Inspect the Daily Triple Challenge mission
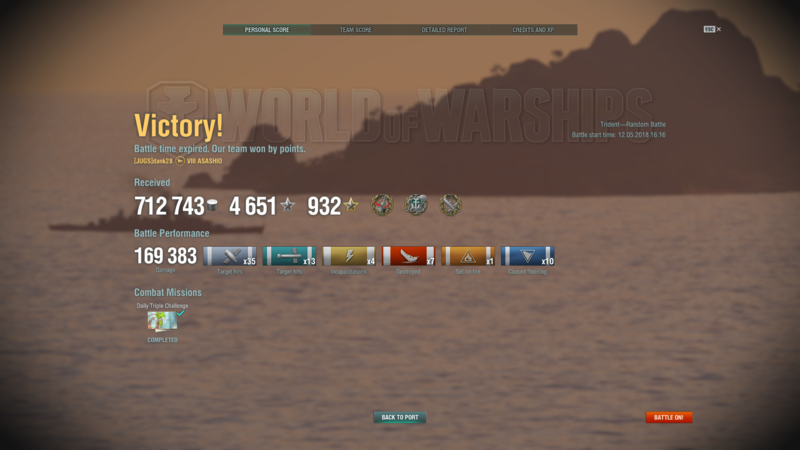The height and width of the screenshot is (450, 800). click(162, 321)
